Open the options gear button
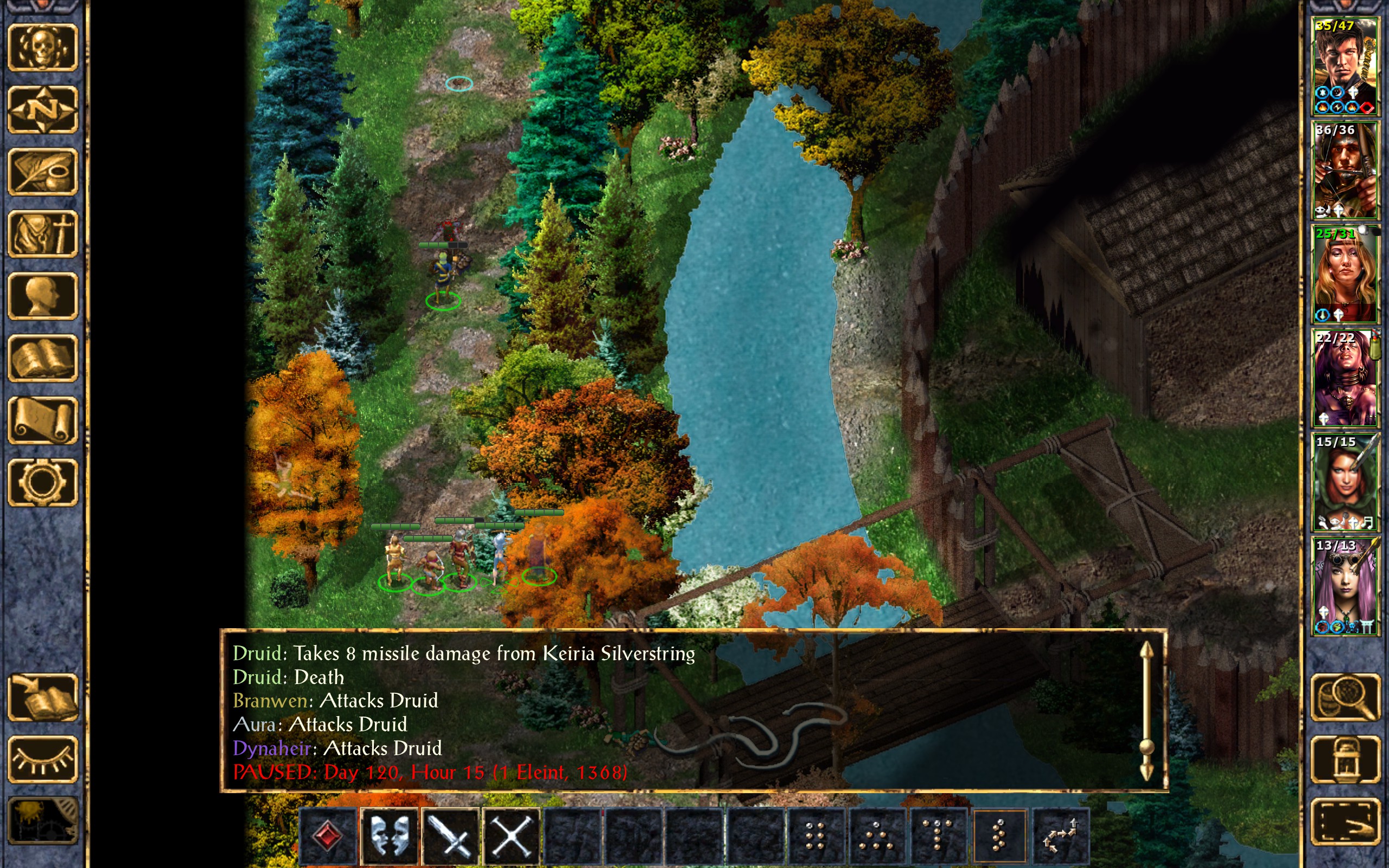This screenshot has width=1389, height=868. [x=42, y=482]
